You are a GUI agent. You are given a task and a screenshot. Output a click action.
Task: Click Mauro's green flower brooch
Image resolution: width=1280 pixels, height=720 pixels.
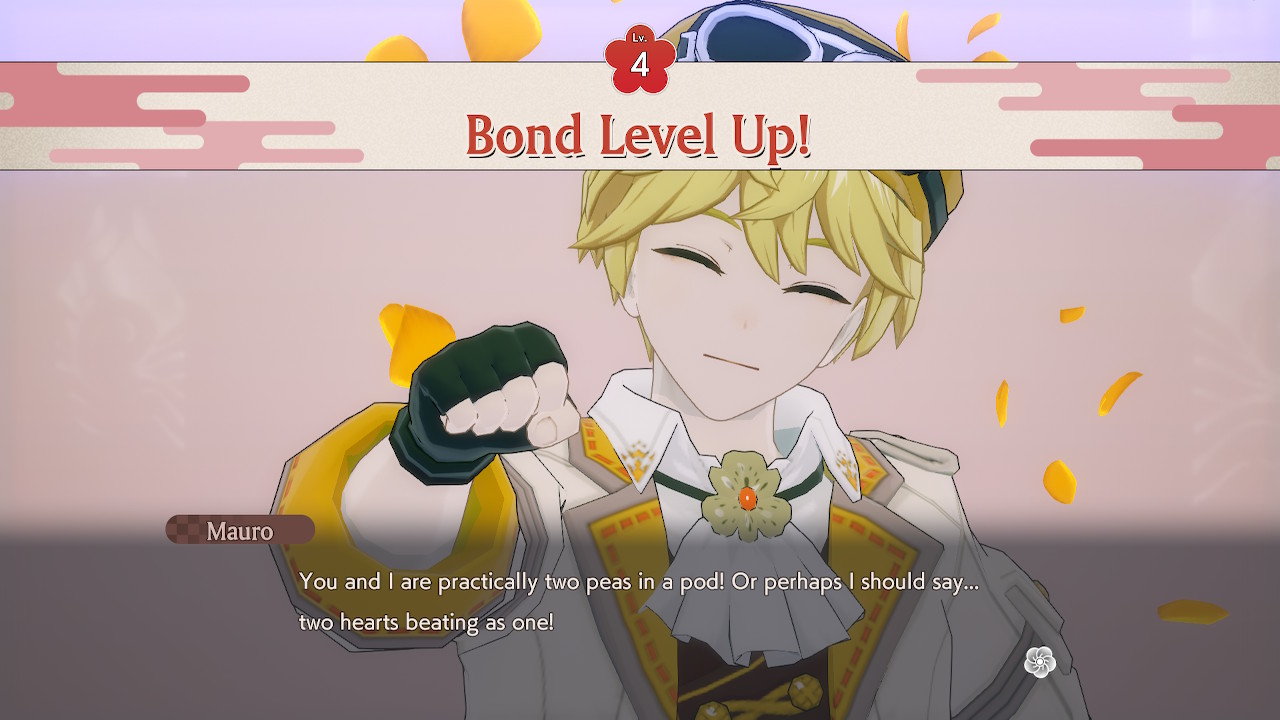point(745,497)
